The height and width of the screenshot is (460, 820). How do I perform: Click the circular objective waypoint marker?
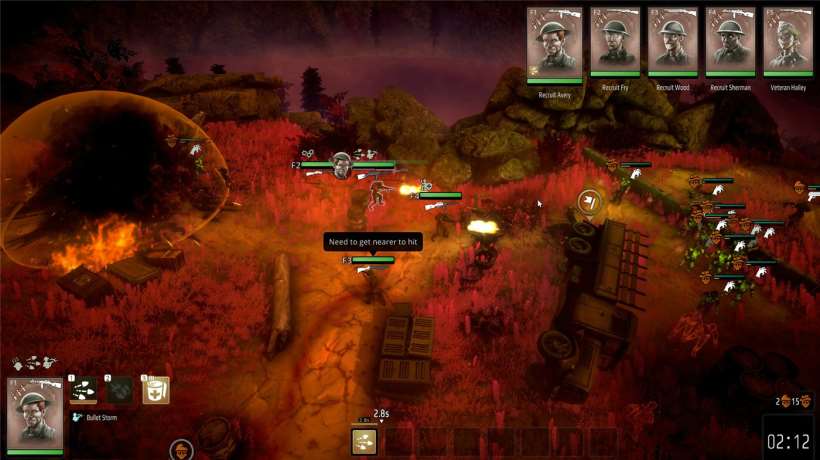click(589, 201)
